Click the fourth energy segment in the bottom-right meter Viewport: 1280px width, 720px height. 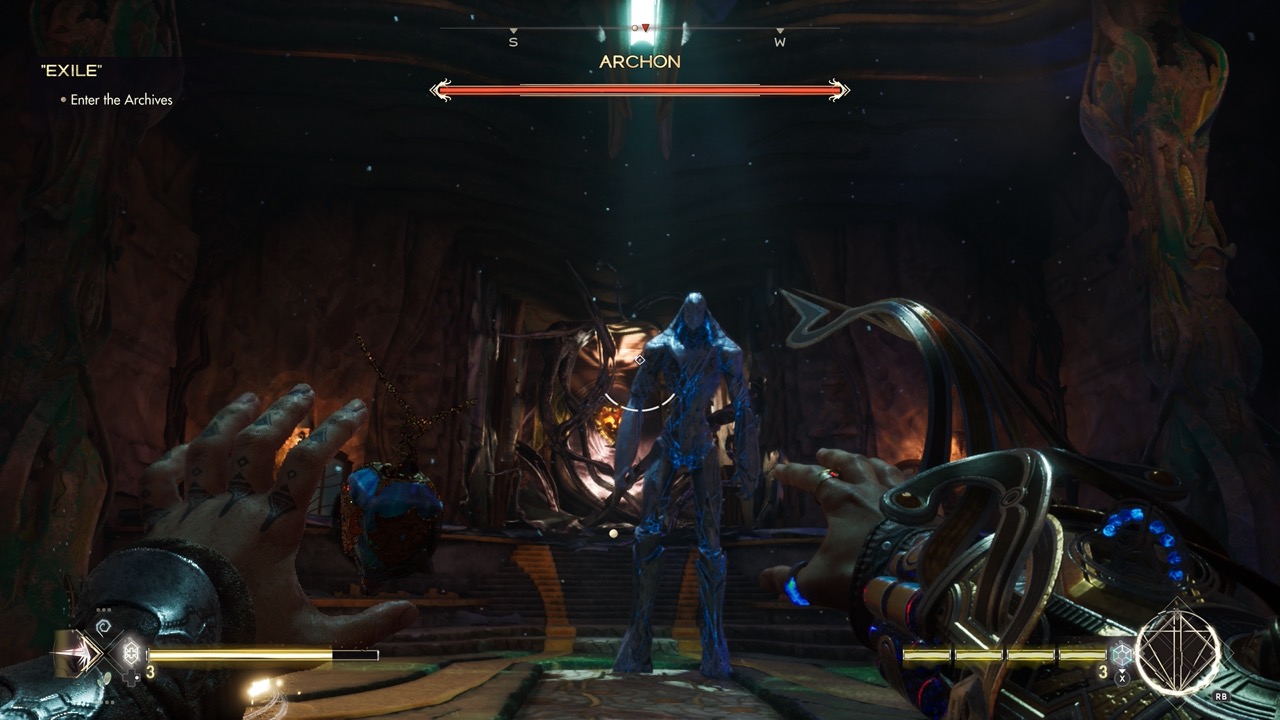tap(1082, 655)
